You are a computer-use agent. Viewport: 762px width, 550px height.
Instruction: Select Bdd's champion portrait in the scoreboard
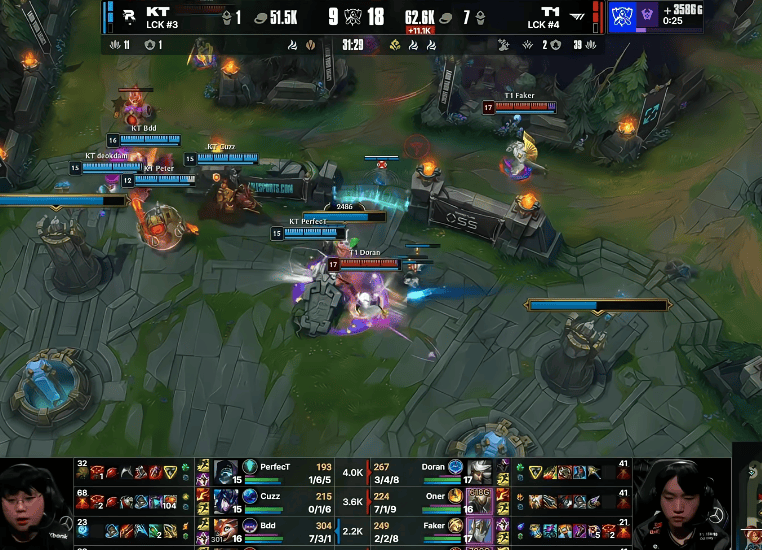[226, 529]
